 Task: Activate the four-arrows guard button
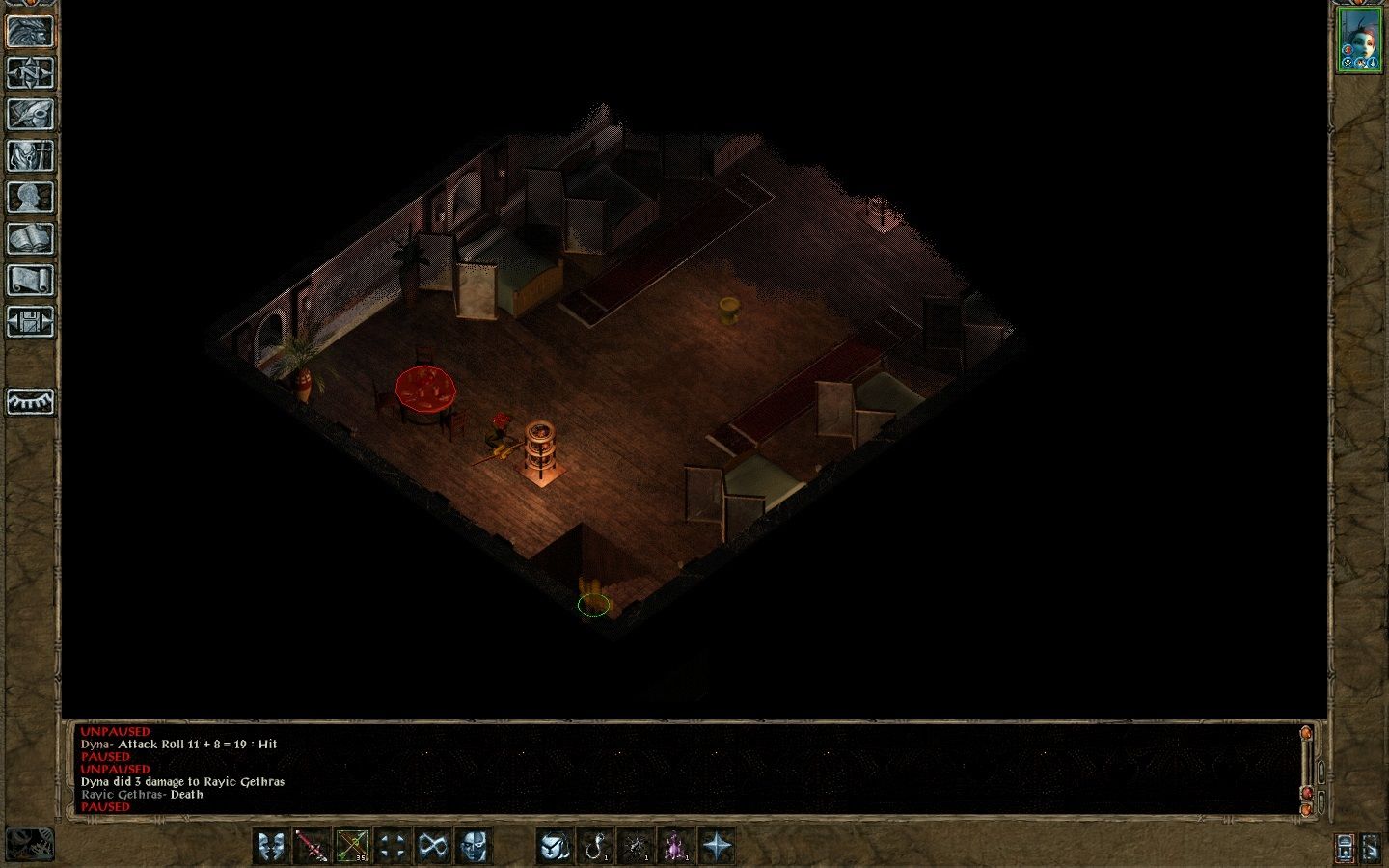click(x=393, y=847)
